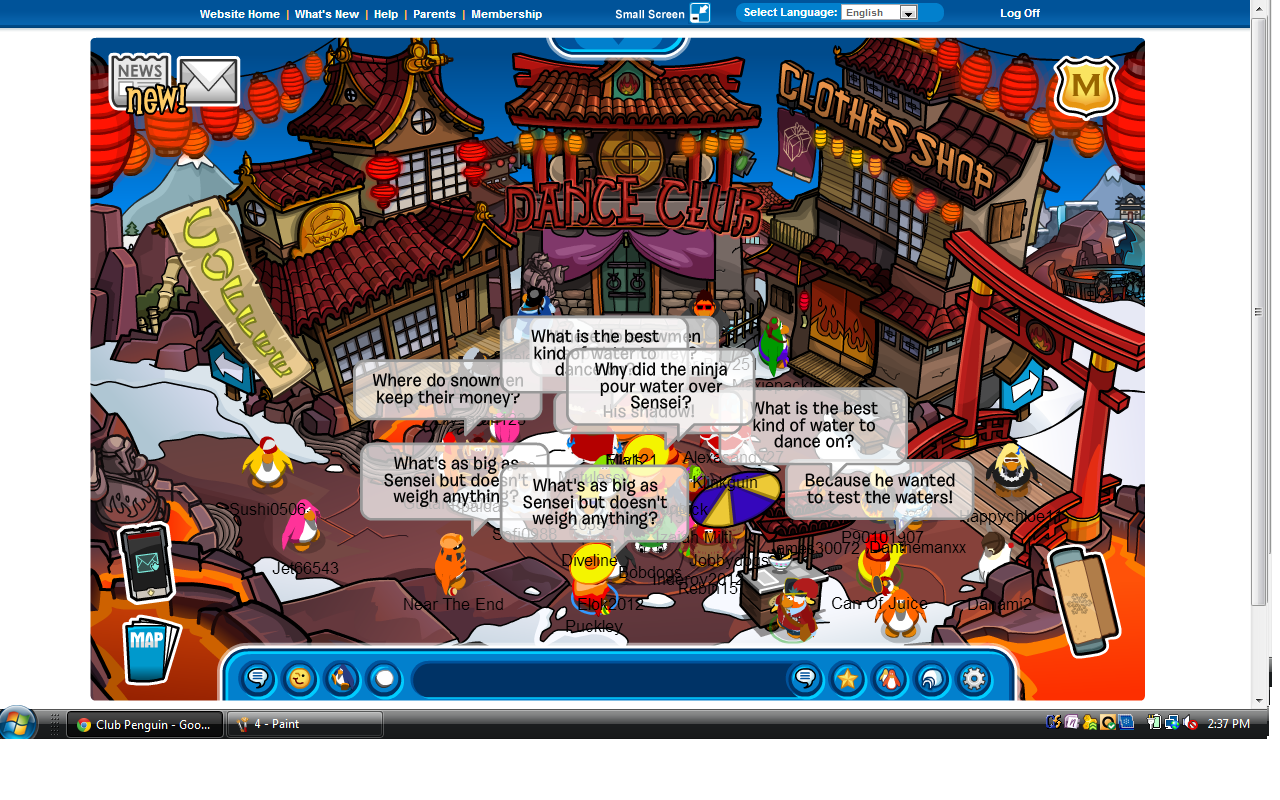Open the Select Language dropdown
1280x800 pixels.
click(880, 13)
